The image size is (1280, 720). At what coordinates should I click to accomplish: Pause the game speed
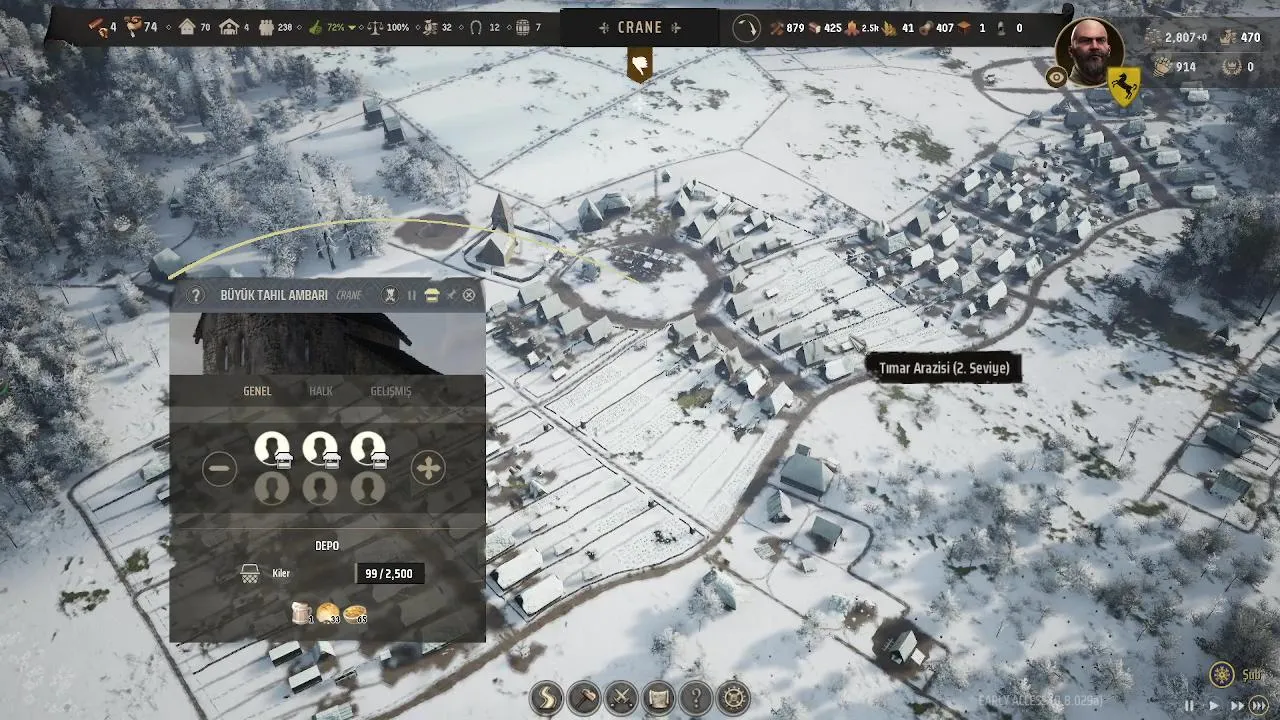point(1189,705)
